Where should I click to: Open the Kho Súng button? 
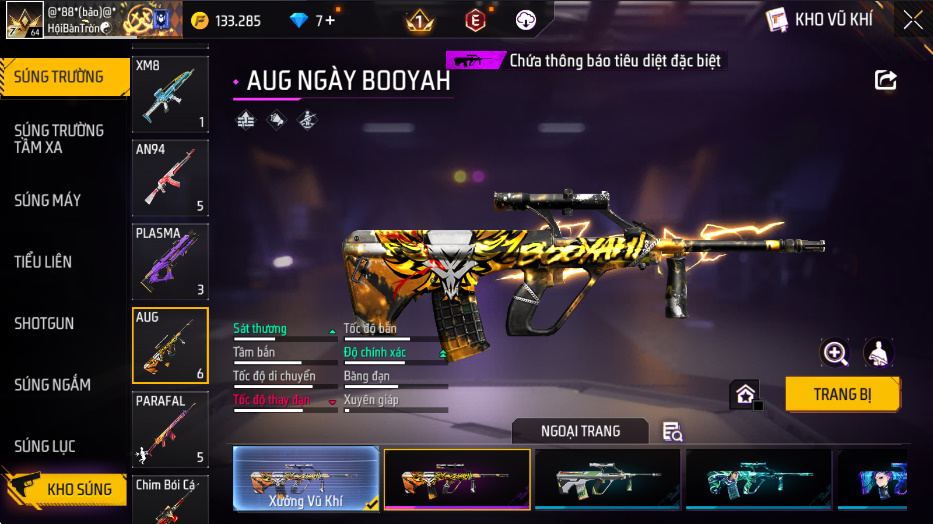click(66, 489)
